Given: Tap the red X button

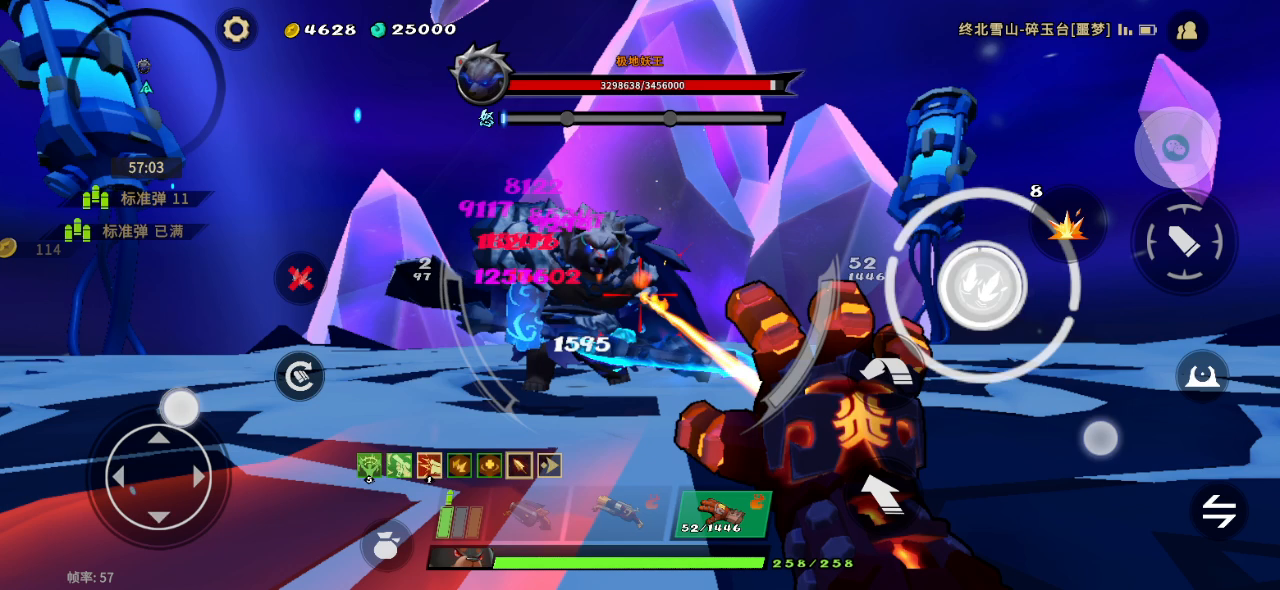Looking at the screenshot, I should (301, 278).
